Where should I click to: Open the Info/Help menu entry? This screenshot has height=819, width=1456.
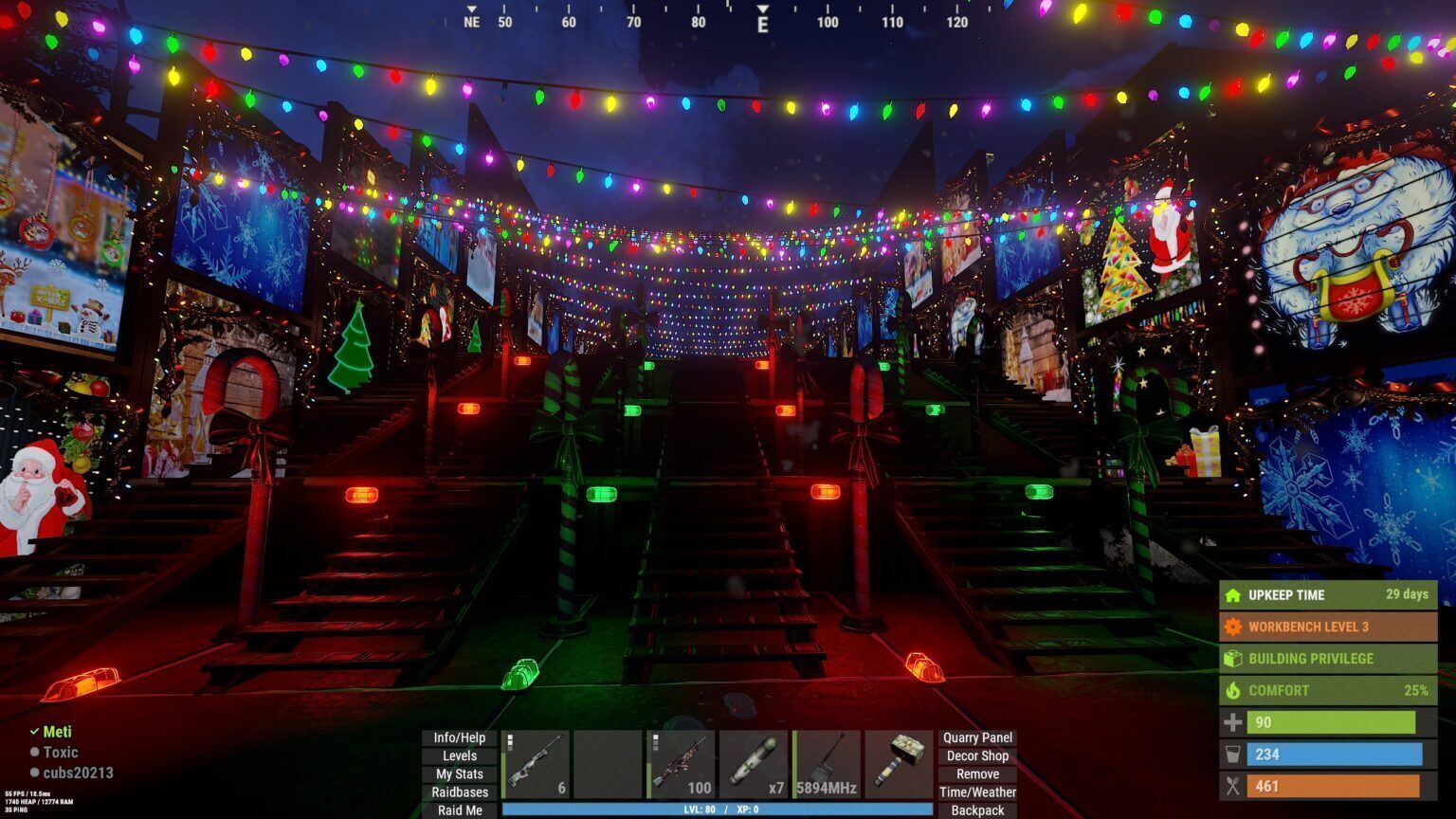[x=459, y=737]
